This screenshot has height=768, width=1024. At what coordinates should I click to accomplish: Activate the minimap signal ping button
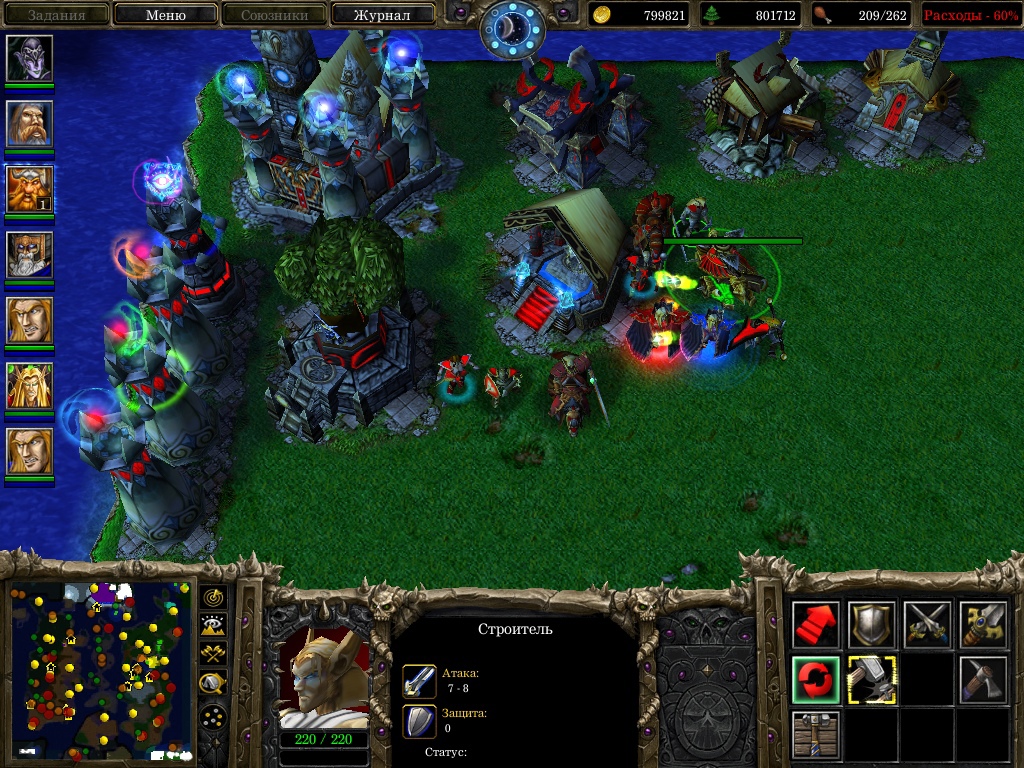(213, 598)
